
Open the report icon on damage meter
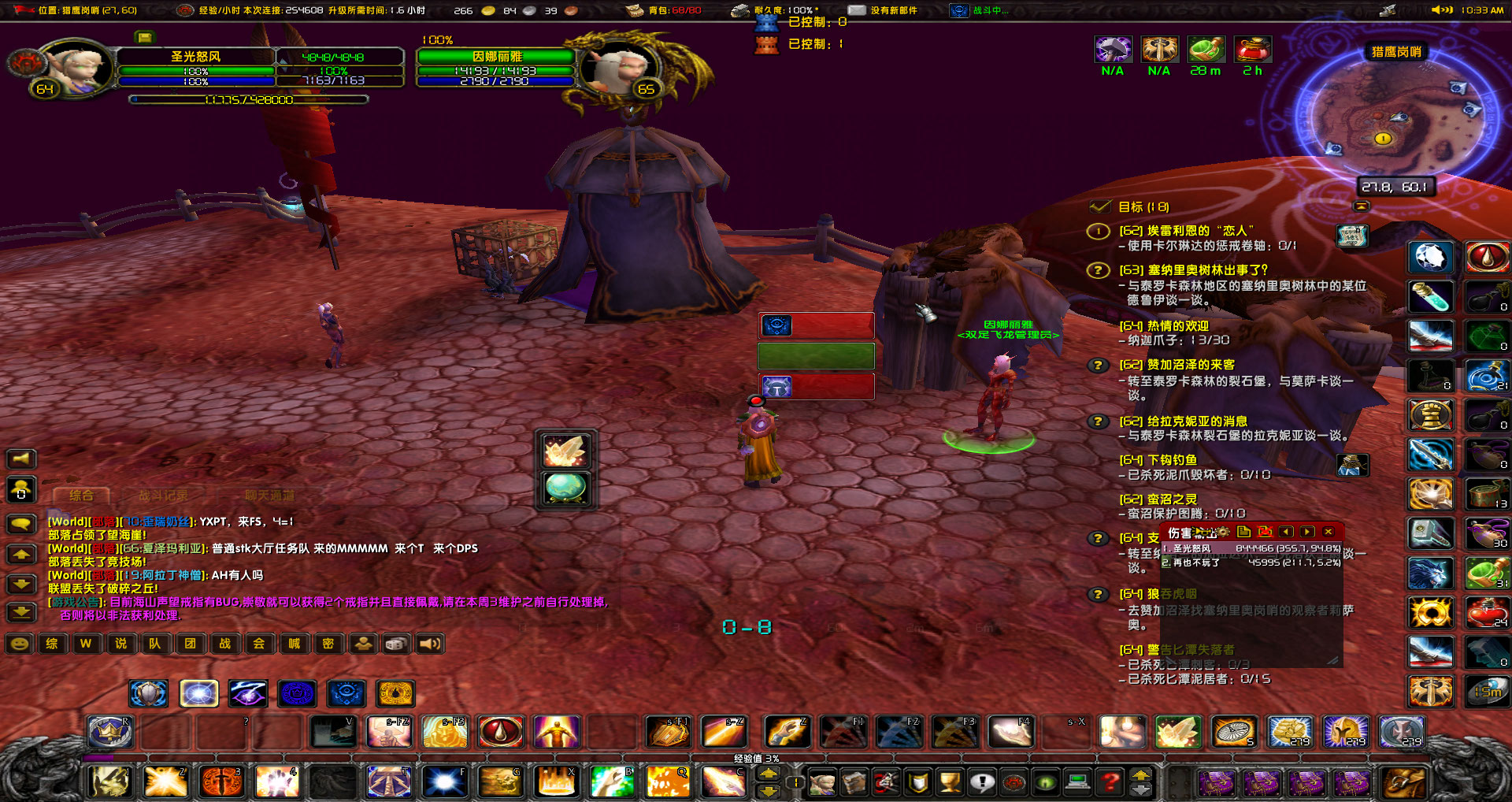point(1243,533)
